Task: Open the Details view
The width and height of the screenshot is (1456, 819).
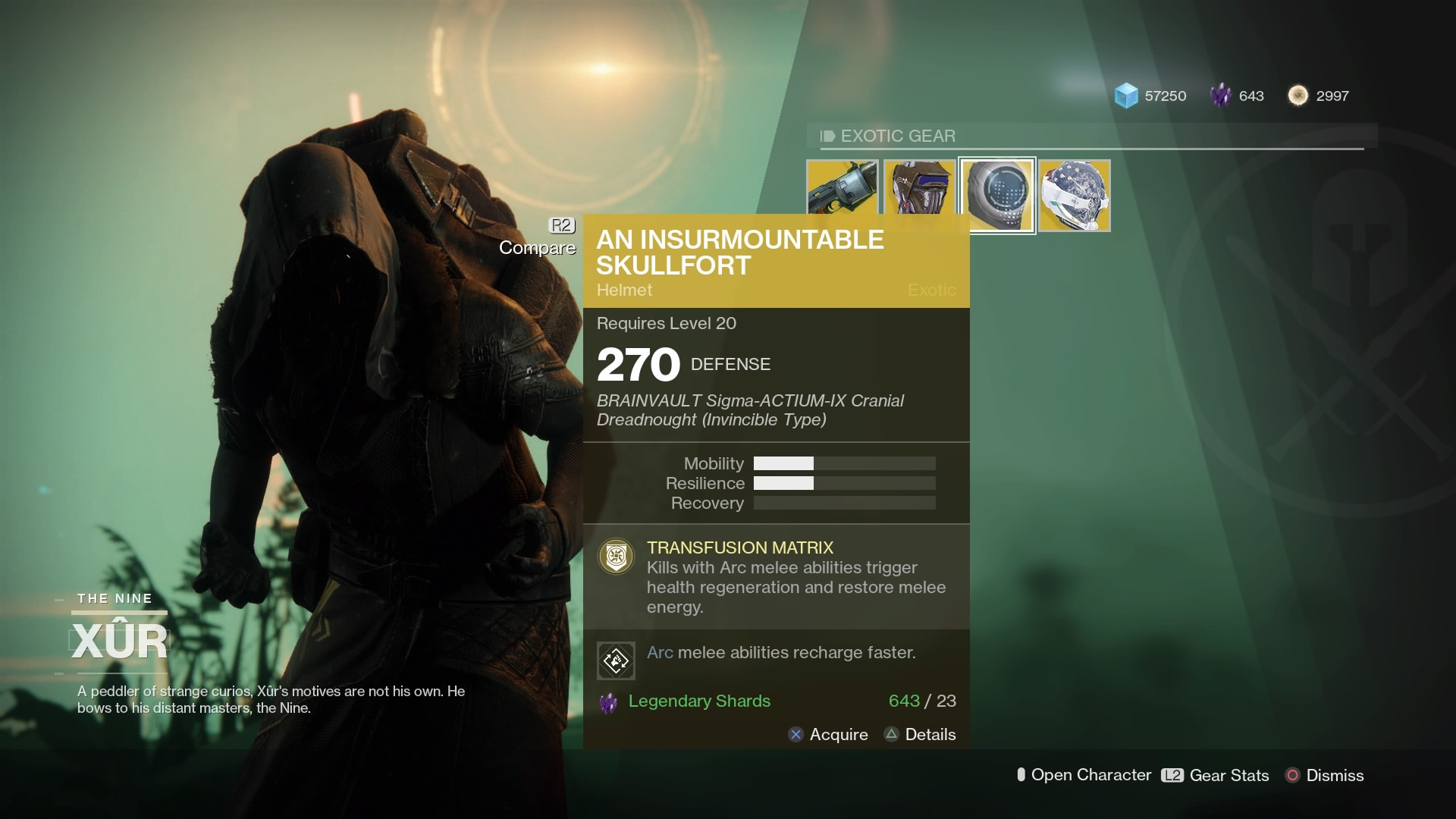Action: [x=919, y=734]
